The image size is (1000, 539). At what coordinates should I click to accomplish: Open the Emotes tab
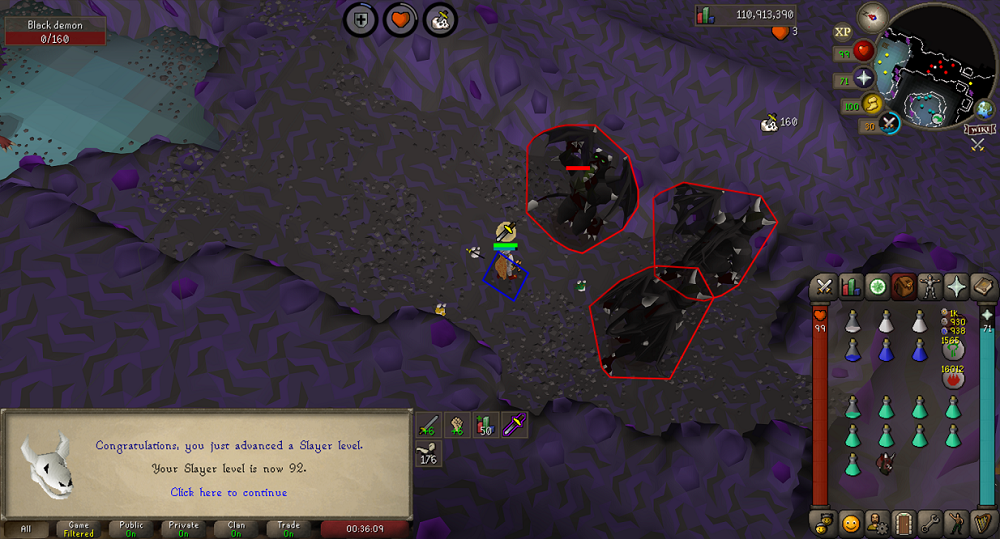[x=958, y=522]
